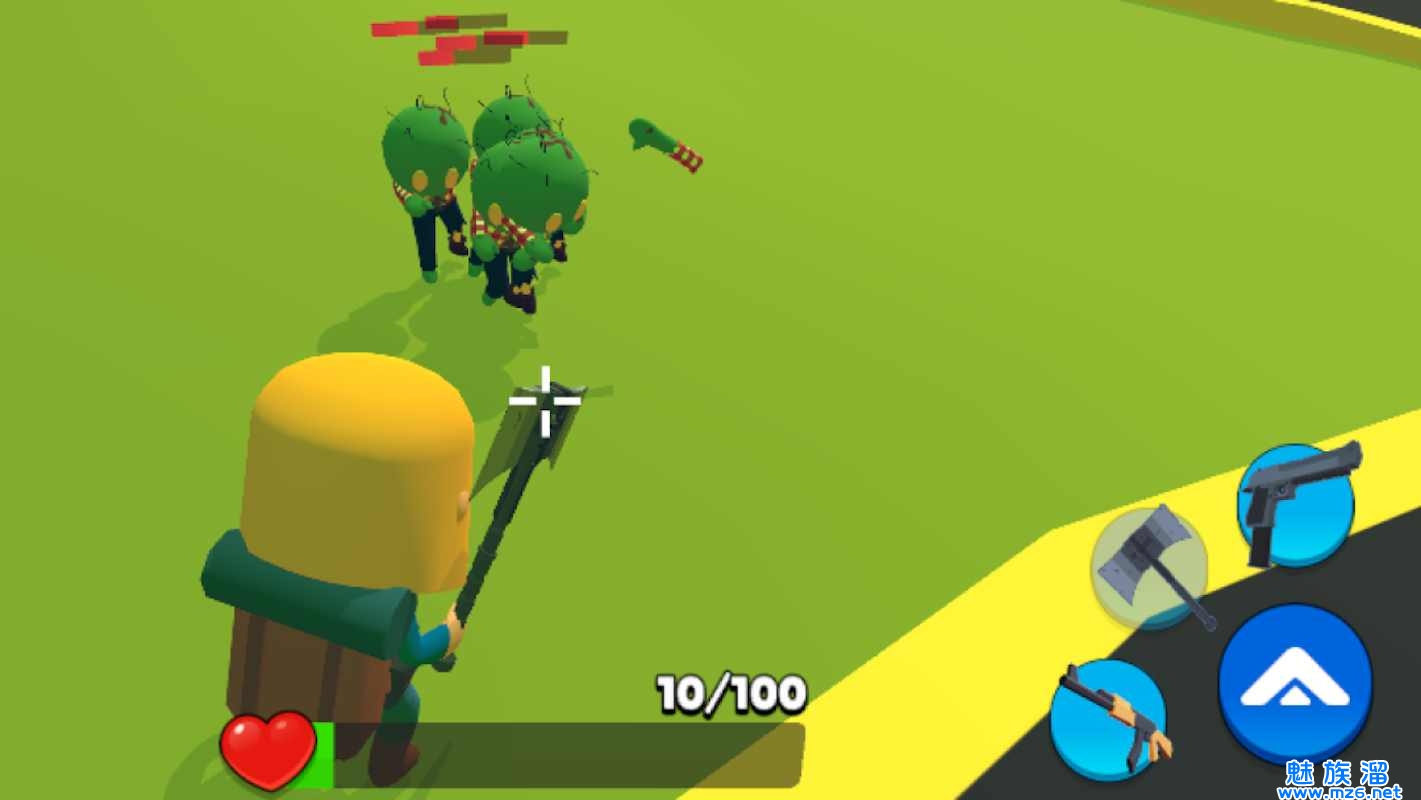Switch to the axe weapon

tap(1149, 567)
